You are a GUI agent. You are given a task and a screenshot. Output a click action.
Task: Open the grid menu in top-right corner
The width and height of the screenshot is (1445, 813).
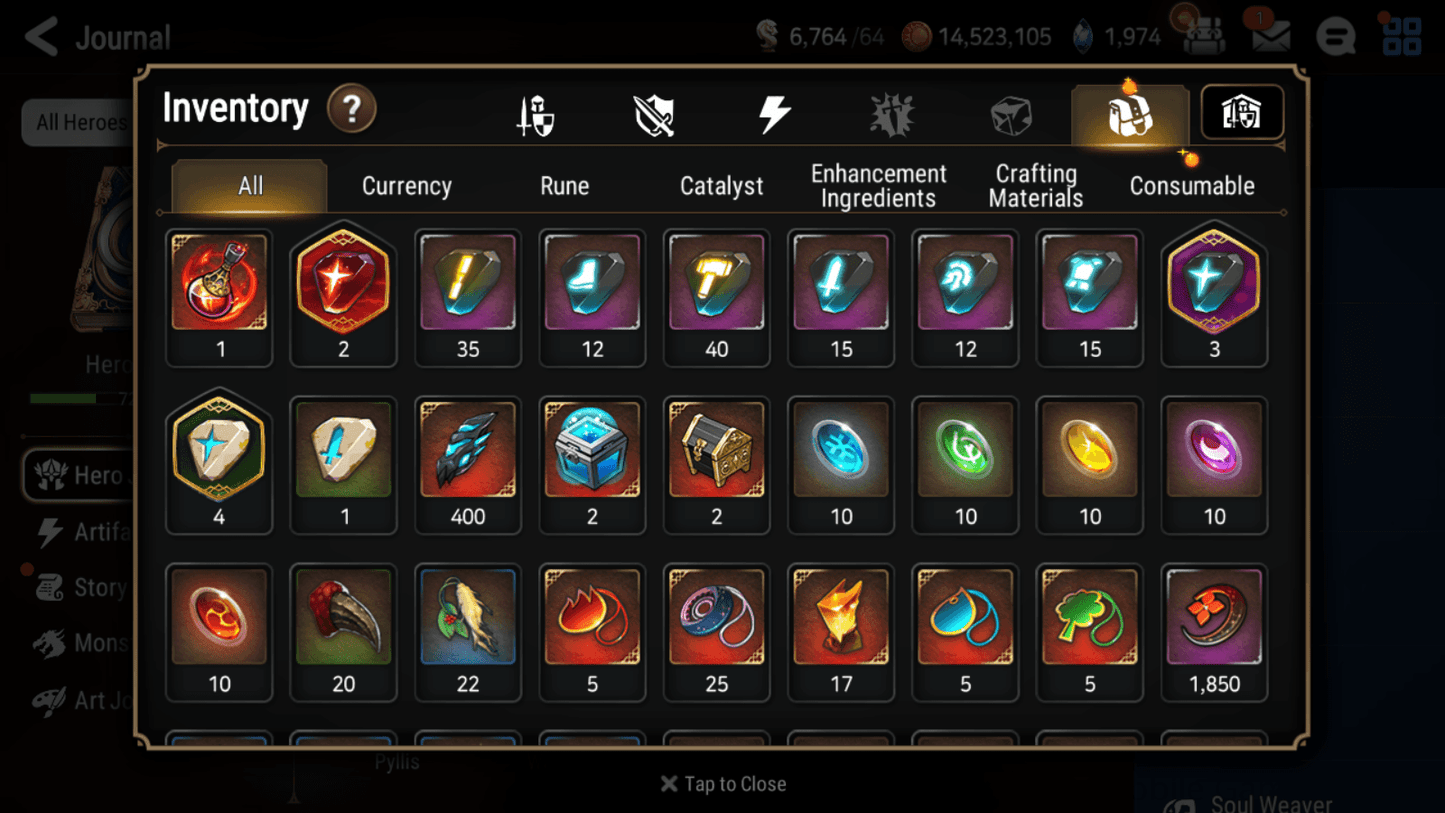pyautogui.click(x=1402, y=35)
